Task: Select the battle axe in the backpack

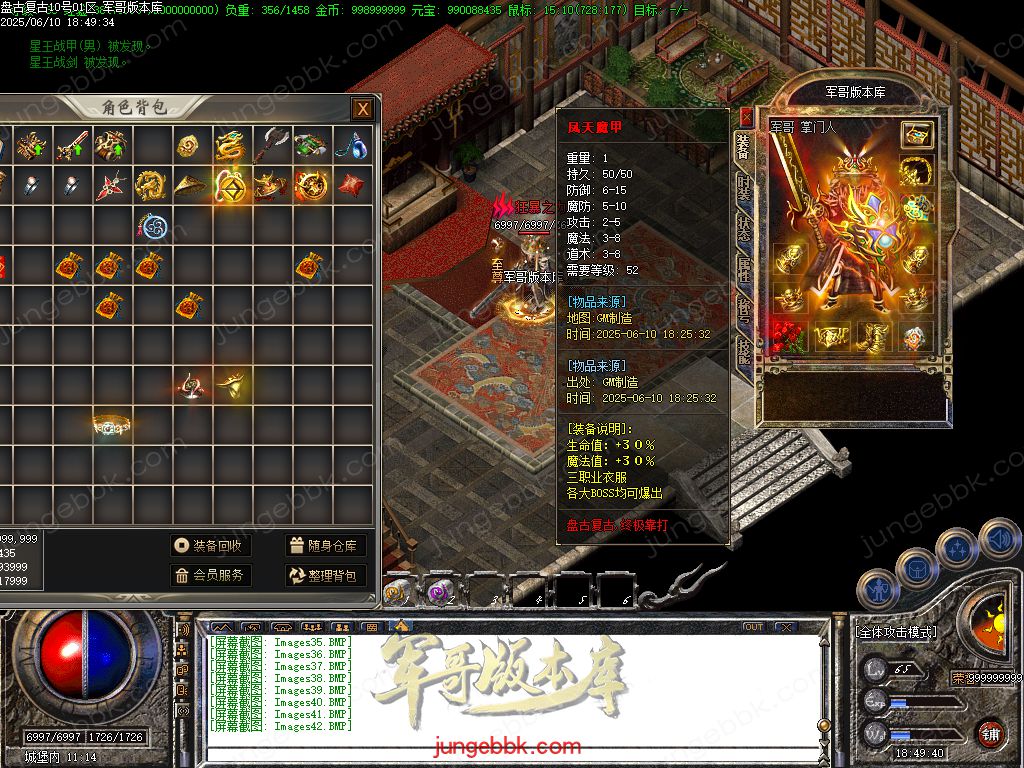Action: (271, 144)
